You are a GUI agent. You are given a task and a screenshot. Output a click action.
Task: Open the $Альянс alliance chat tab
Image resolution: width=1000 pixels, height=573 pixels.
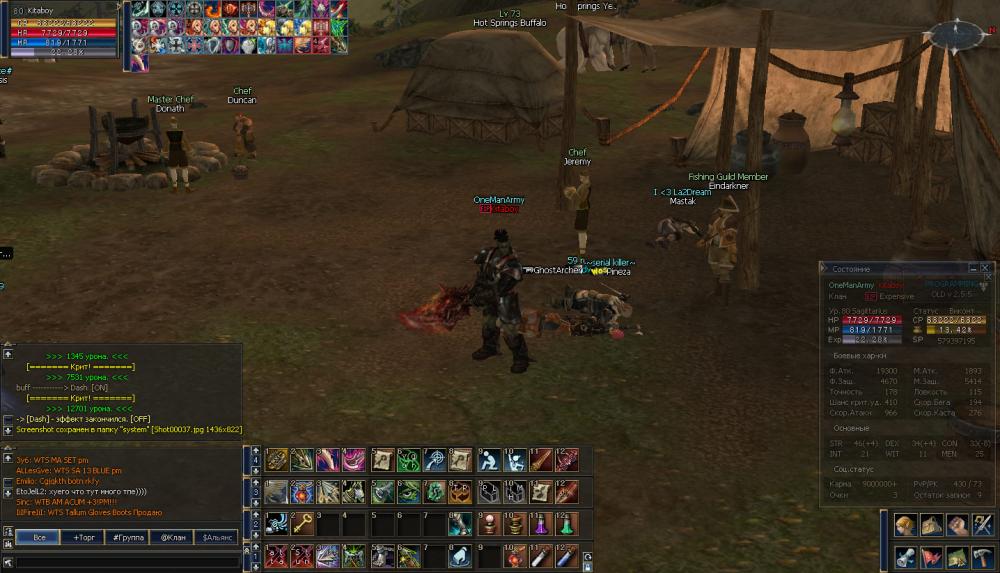point(216,538)
